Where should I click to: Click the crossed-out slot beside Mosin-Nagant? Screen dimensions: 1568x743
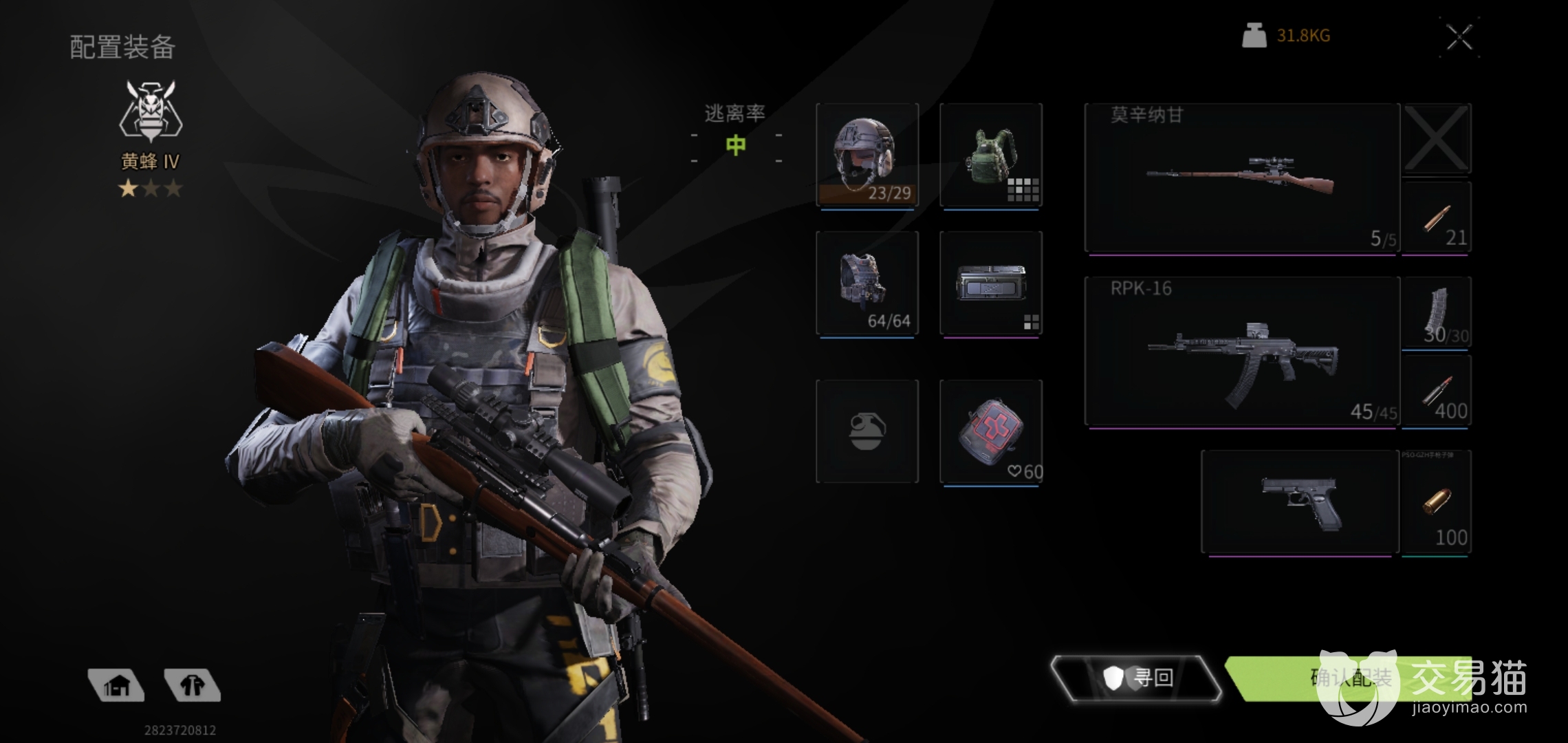point(1436,138)
